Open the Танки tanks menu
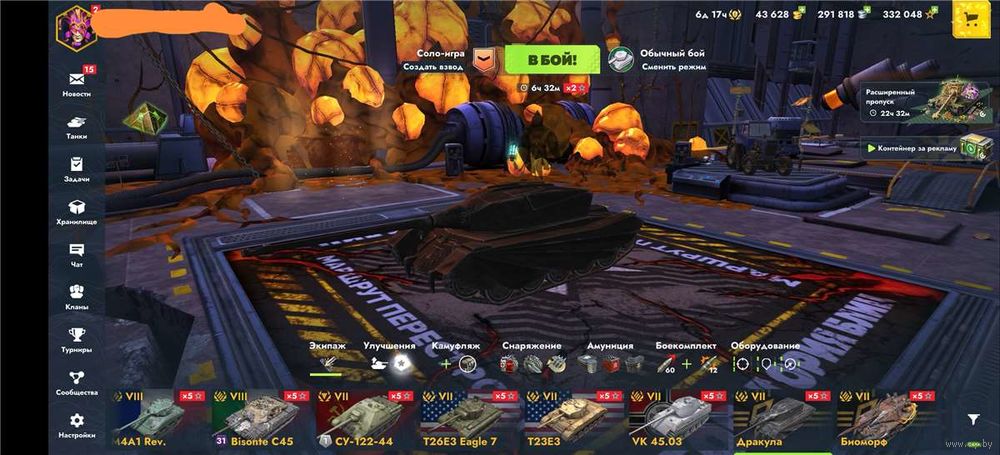 pyautogui.click(x=76, y=126)
